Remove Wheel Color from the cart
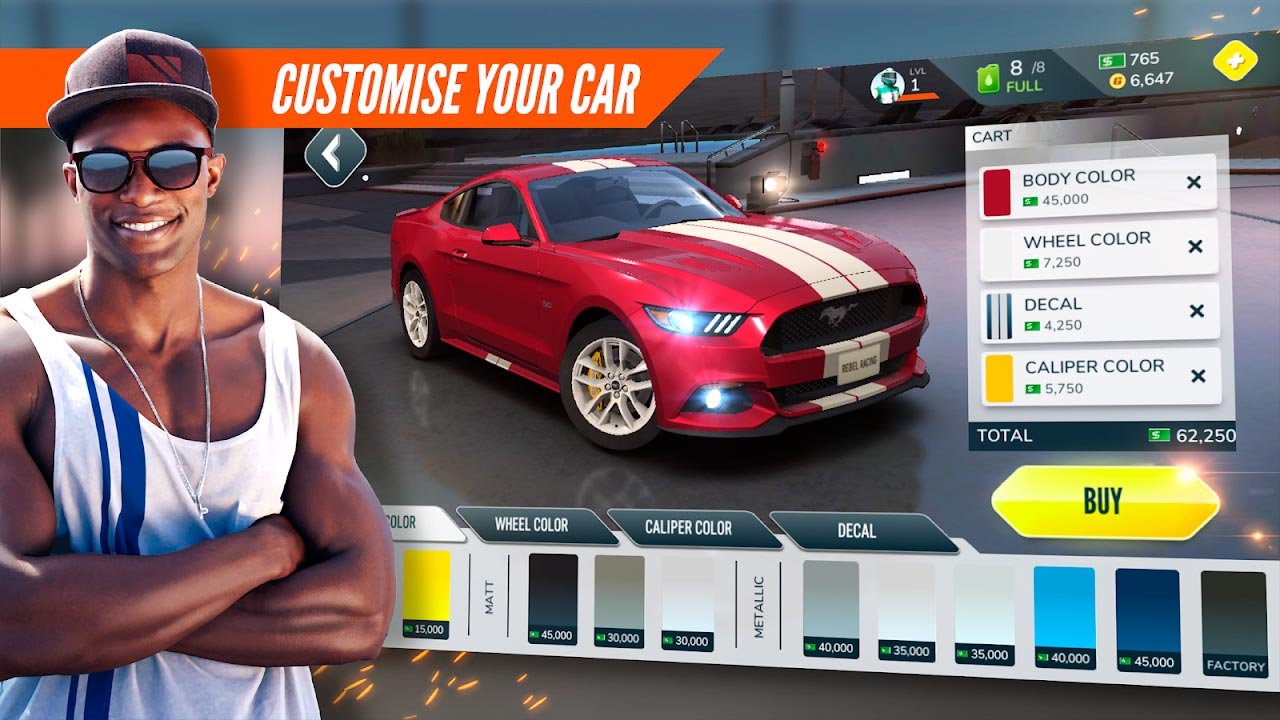Viewport: 1280px width, 720px height. (1195, 247)
